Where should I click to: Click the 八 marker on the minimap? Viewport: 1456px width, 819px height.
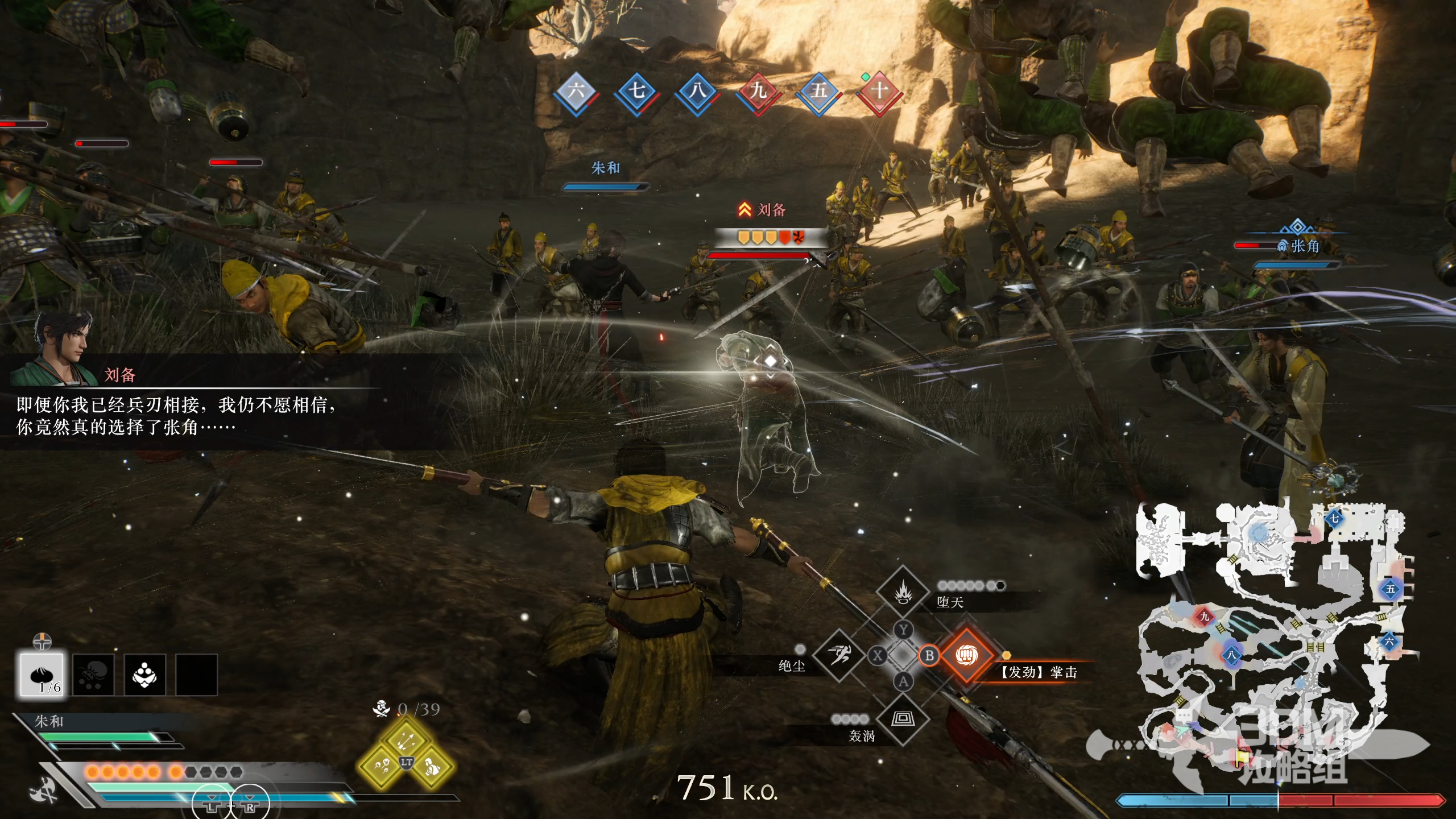click(1231, 655)
